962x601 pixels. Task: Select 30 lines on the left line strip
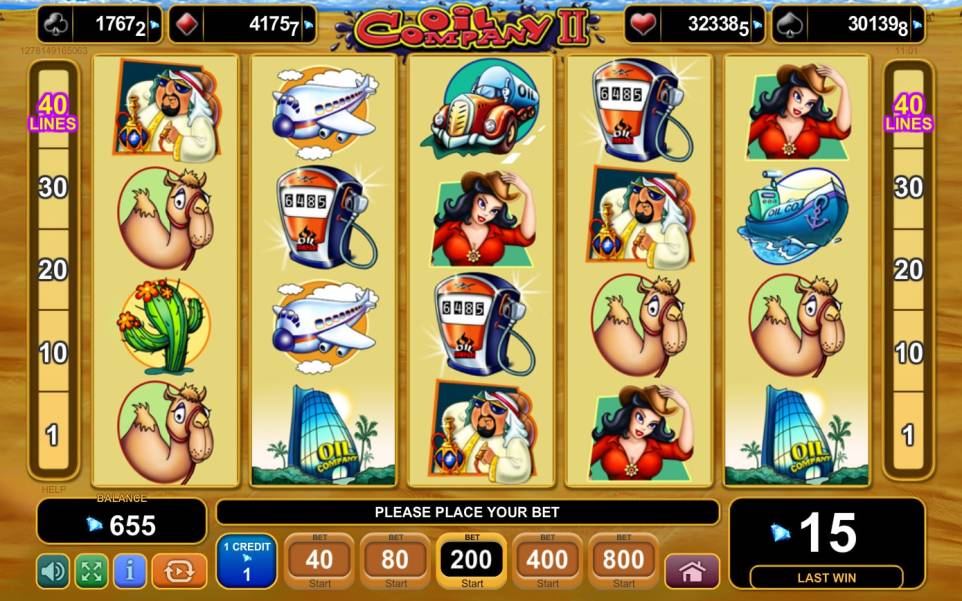click(x=53, y=187)
